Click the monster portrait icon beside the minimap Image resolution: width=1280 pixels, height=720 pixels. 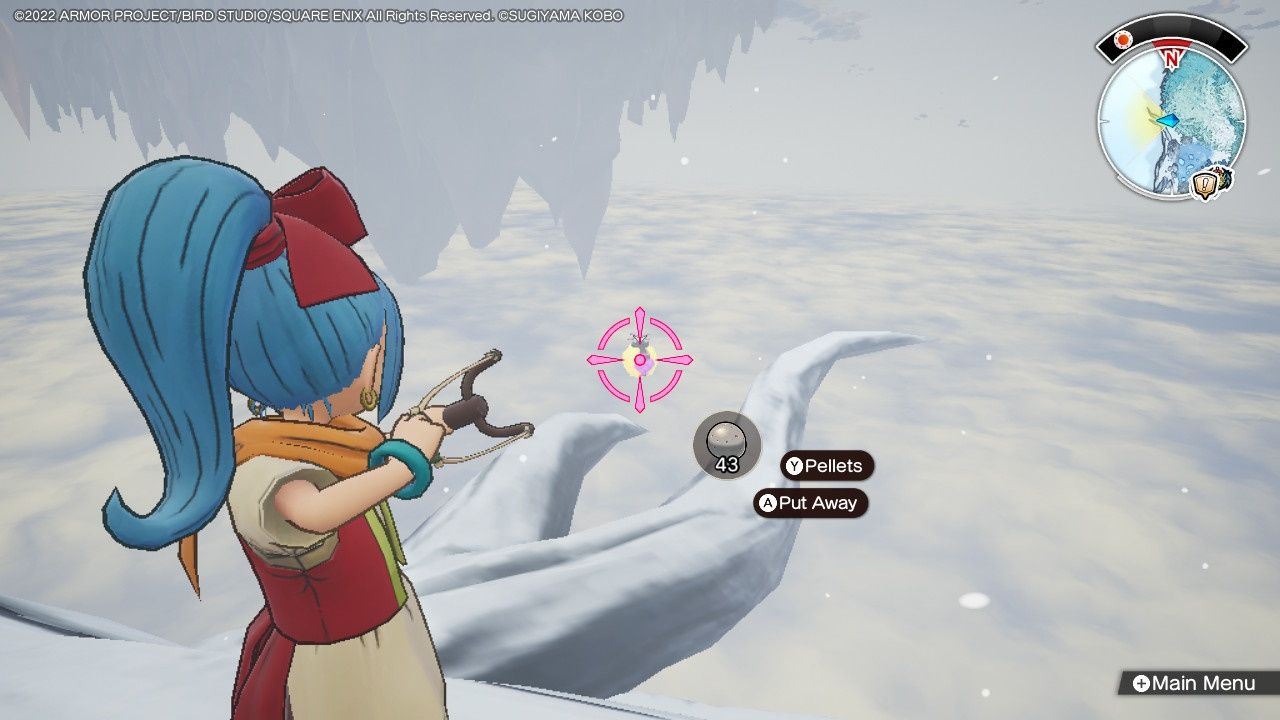pos(1225,176)
